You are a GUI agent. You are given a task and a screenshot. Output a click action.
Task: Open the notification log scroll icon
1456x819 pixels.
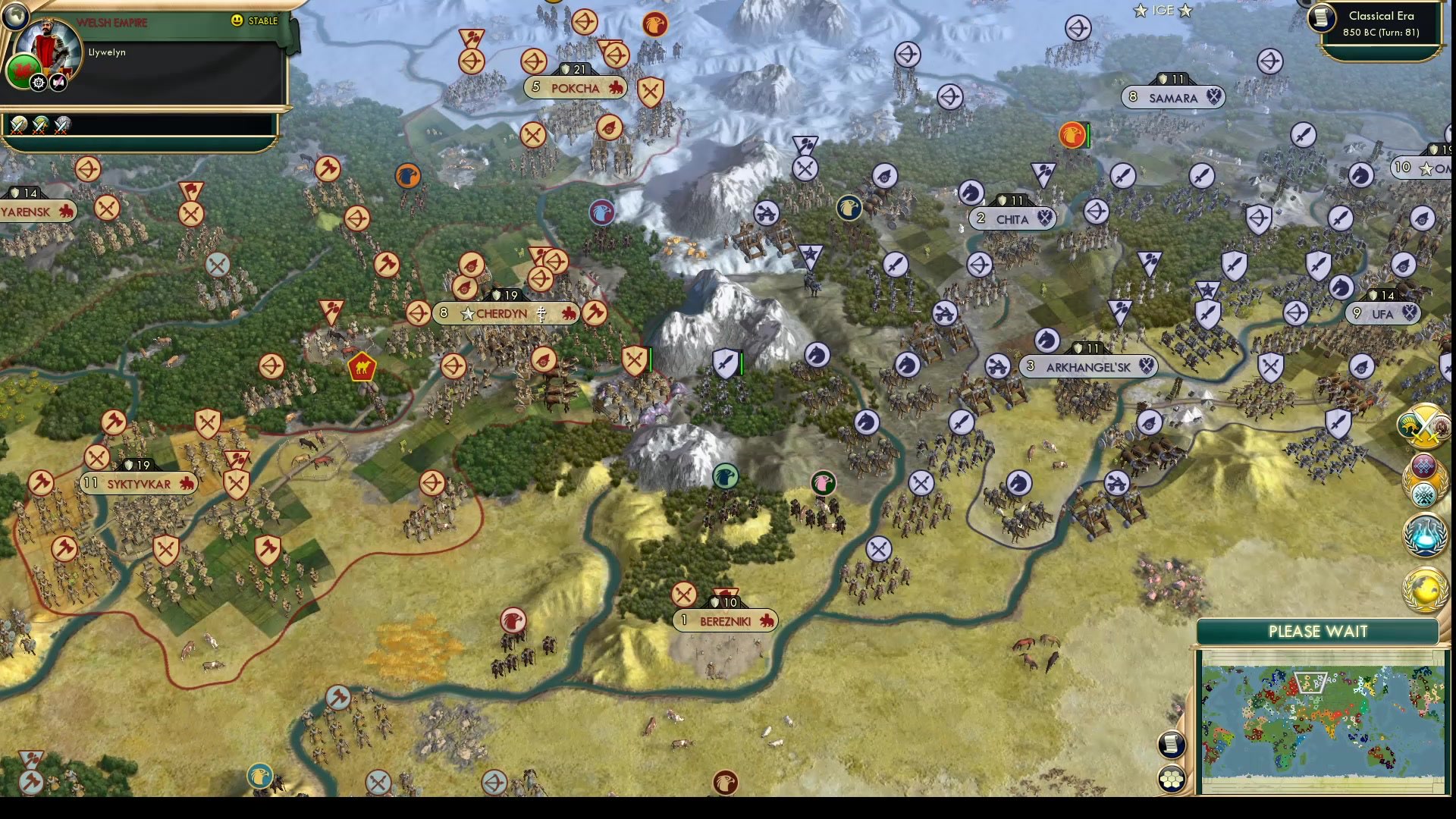(x=1170, y=745)
